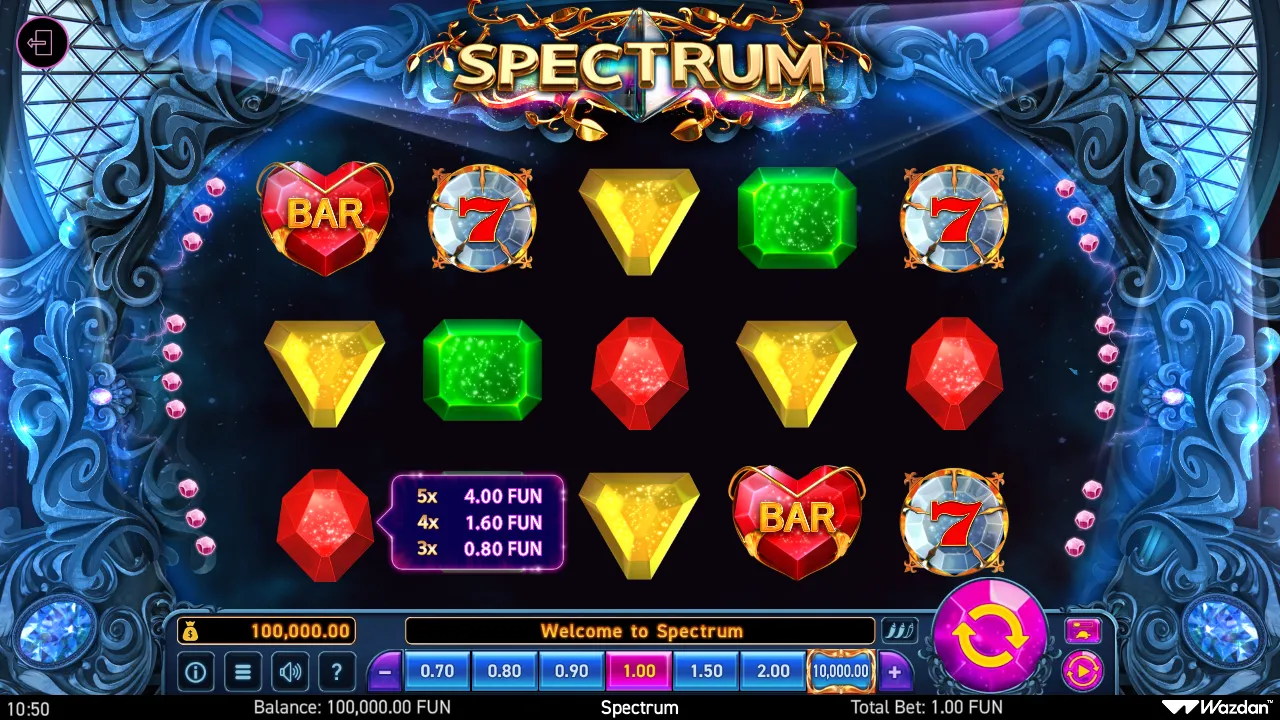Toggle the 10,000.00 max bet option
This screenshot has width=1280, height=720.
(840, 671)
